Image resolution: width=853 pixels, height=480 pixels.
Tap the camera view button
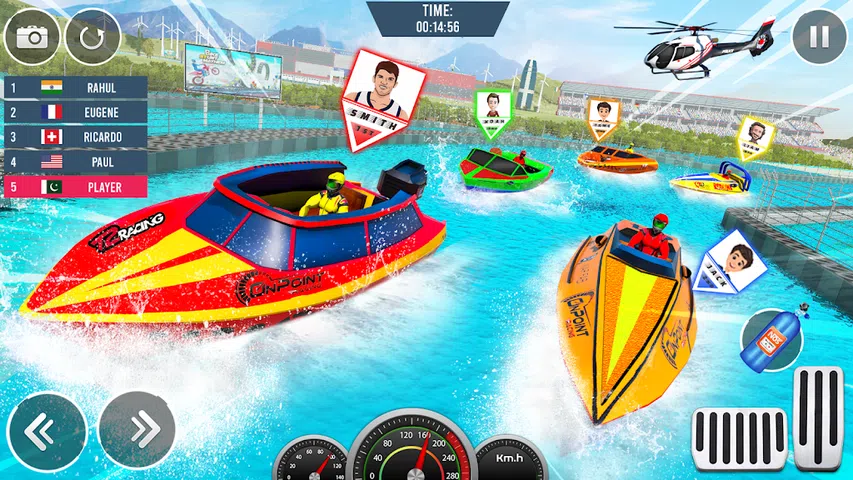pos(32,37)
